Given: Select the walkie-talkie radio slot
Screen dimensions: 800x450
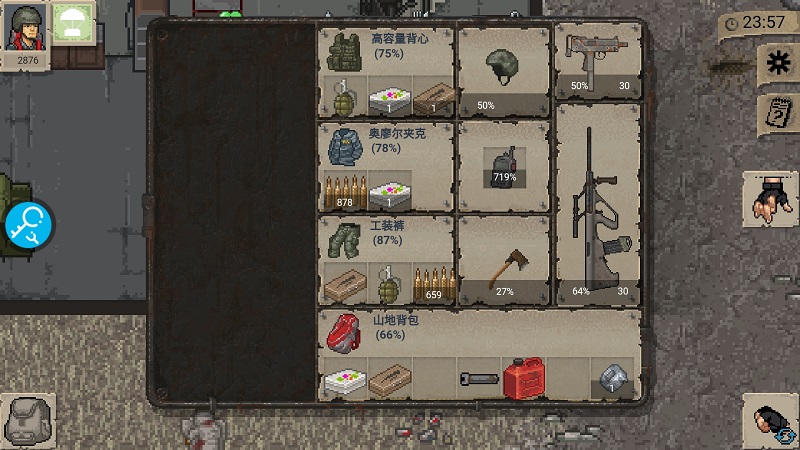Looking at the screenshot, I should 503,167.
